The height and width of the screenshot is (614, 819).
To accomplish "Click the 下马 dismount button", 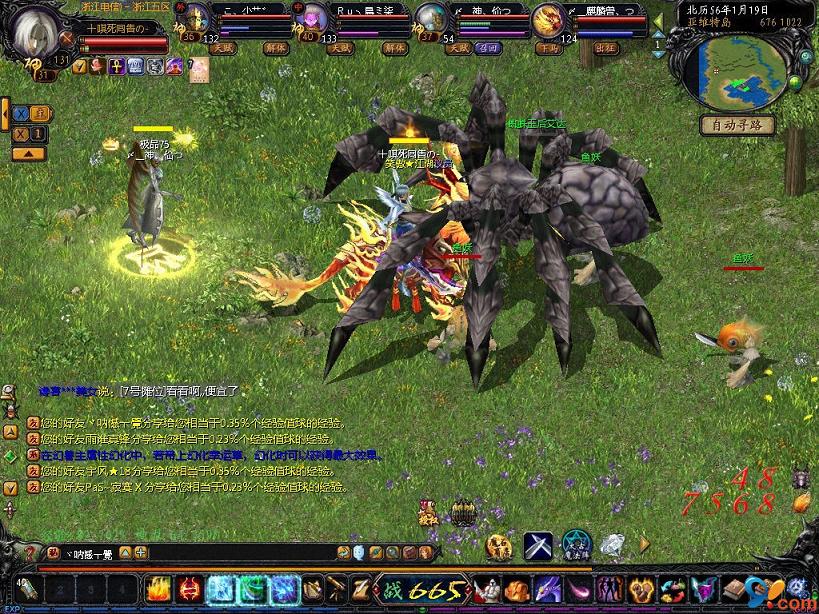I will pos(547,47).
